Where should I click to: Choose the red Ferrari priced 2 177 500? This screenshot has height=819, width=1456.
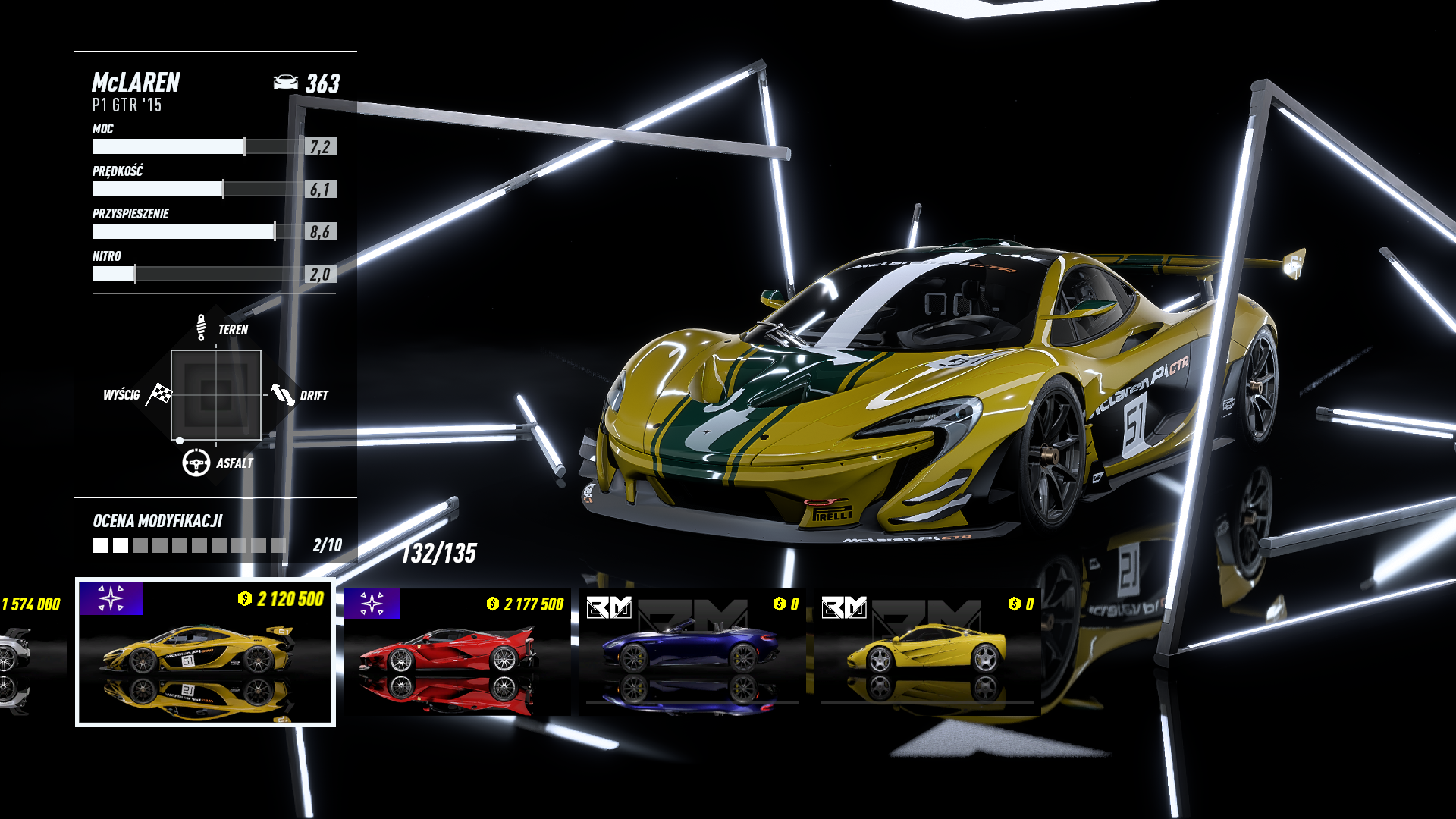(x=457, y=652)
